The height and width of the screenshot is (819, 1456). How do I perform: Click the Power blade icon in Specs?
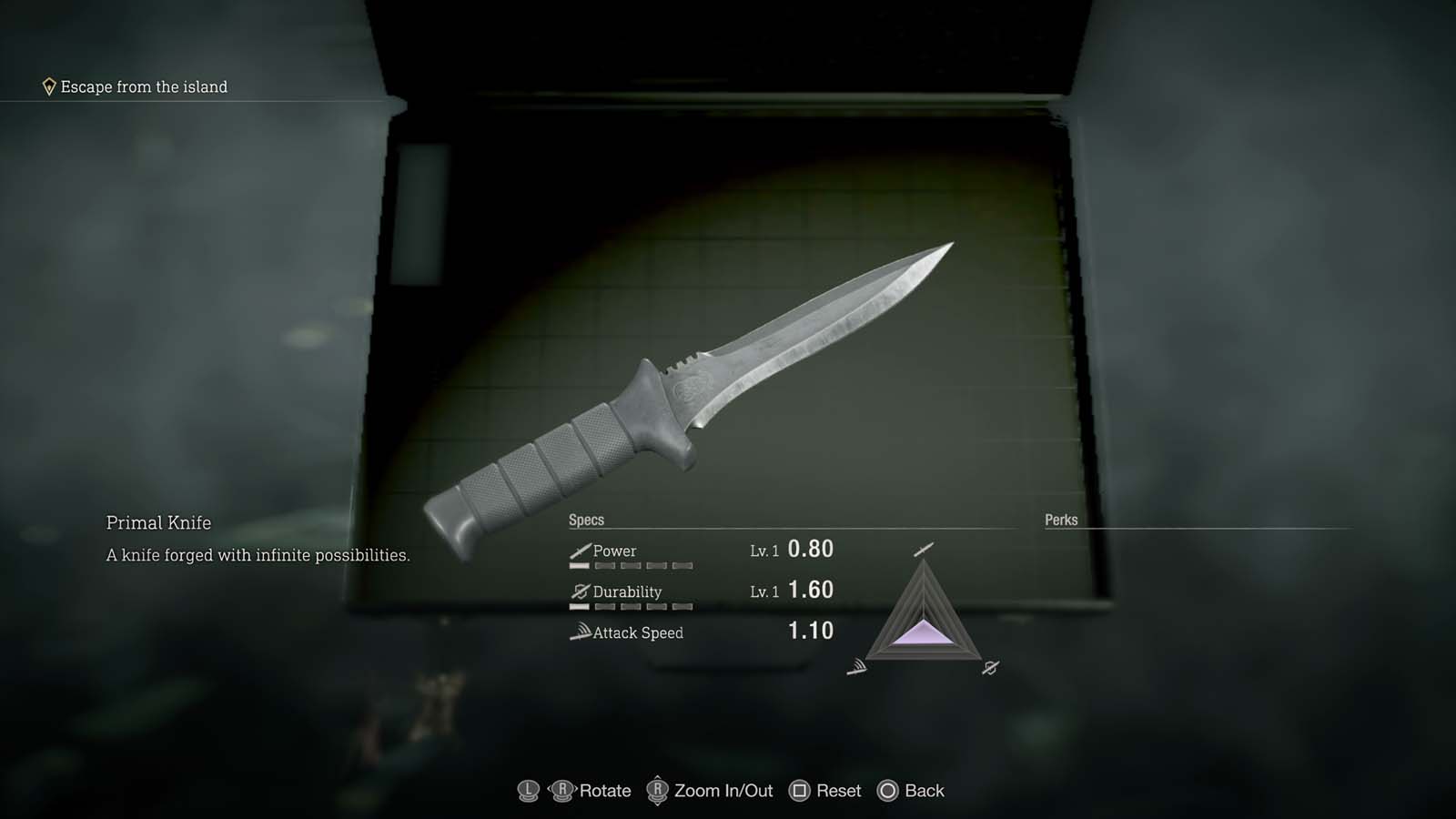coord(578,549)
